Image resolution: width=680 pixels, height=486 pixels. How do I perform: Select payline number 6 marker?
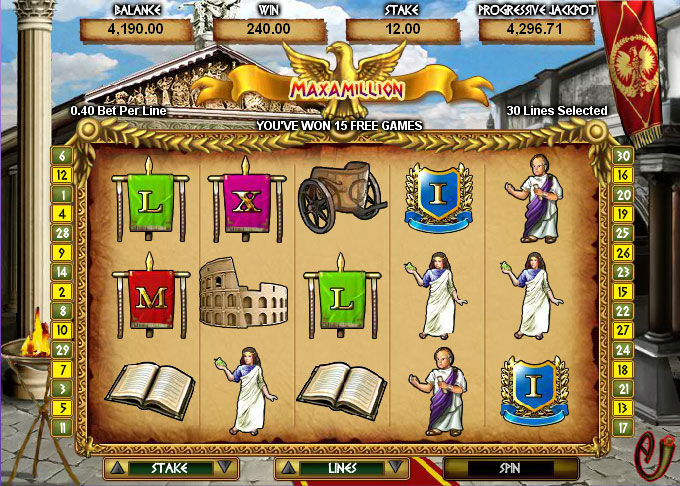pyautogui.click(x=62, y=156)
